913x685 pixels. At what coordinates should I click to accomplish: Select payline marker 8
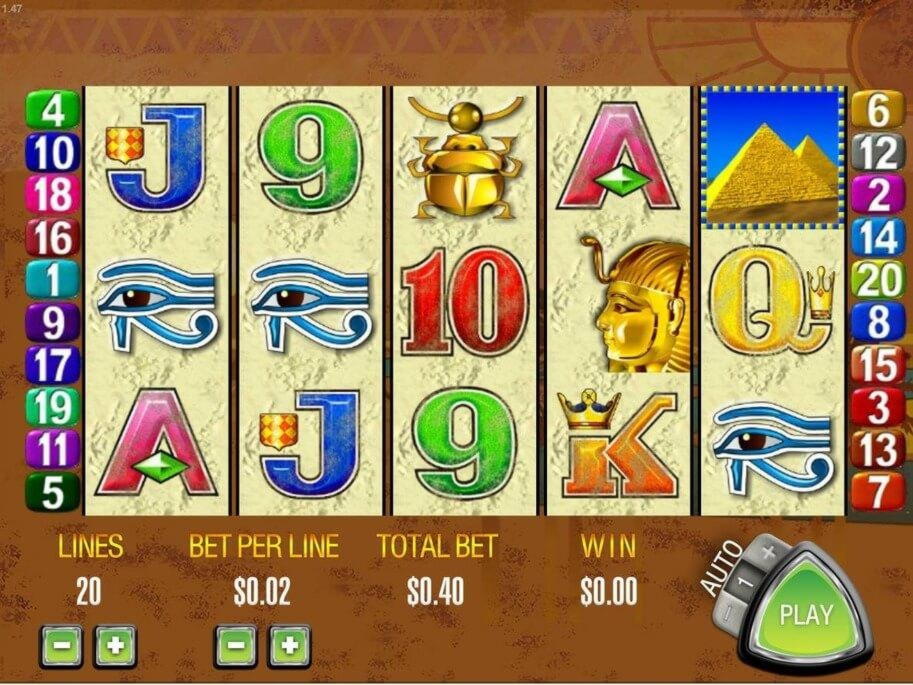click(x=877, y=321)
